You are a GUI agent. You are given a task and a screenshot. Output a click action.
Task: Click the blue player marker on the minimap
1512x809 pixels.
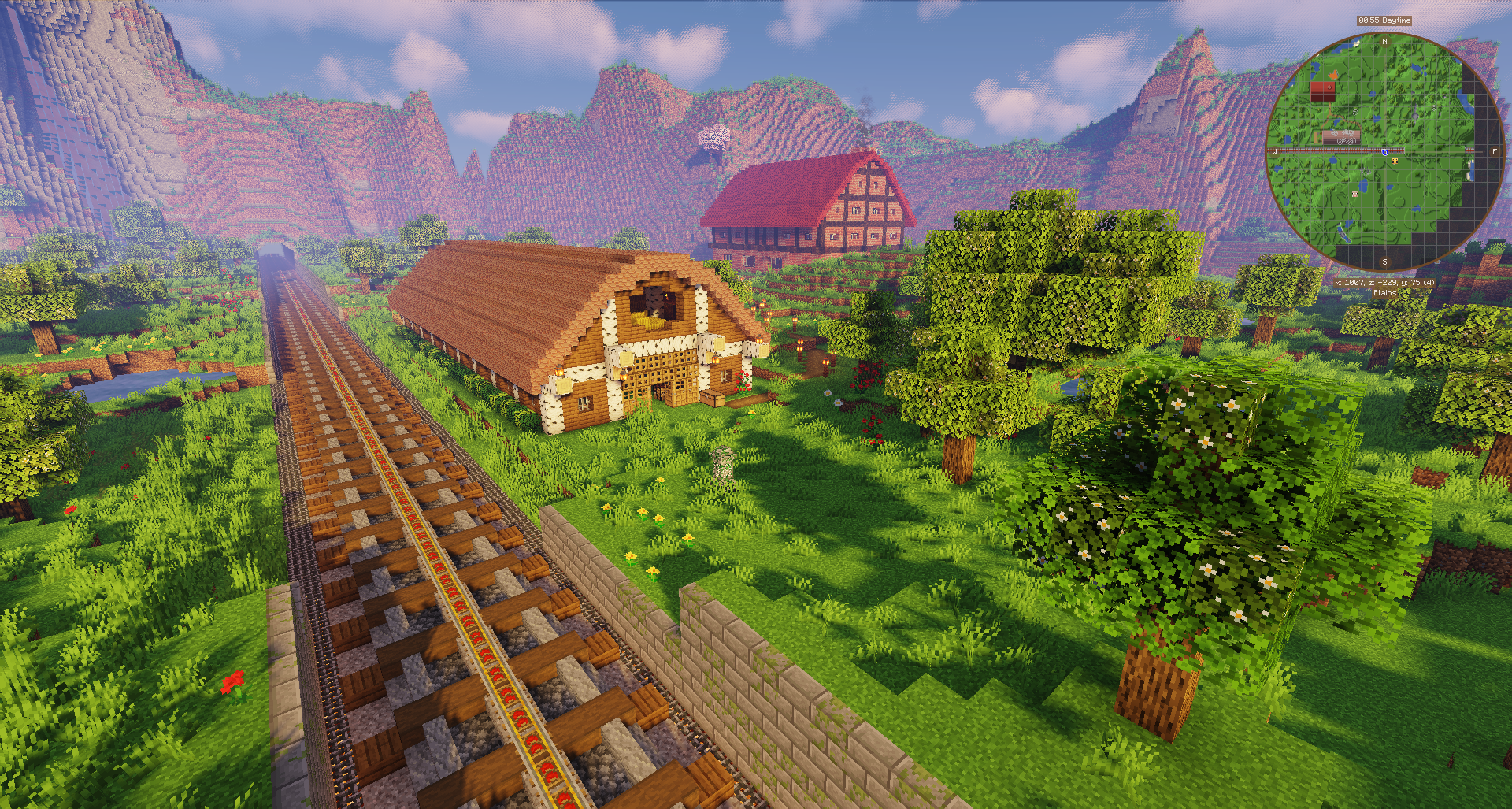point(1384,152)
